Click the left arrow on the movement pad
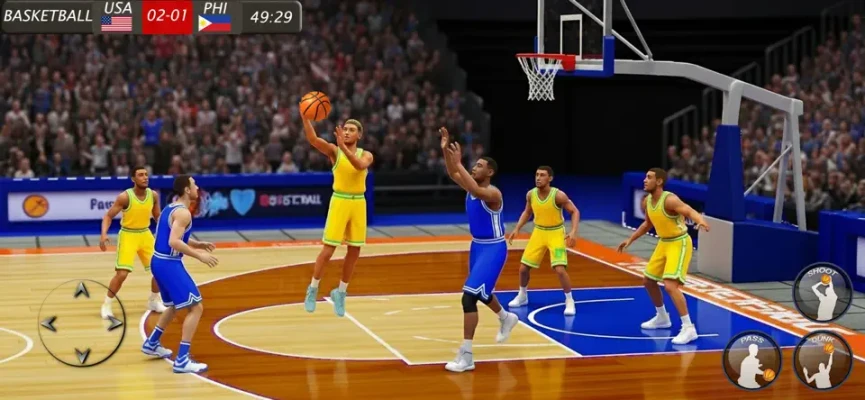Screen dimensions: 865x400 [x=49, y=323]
